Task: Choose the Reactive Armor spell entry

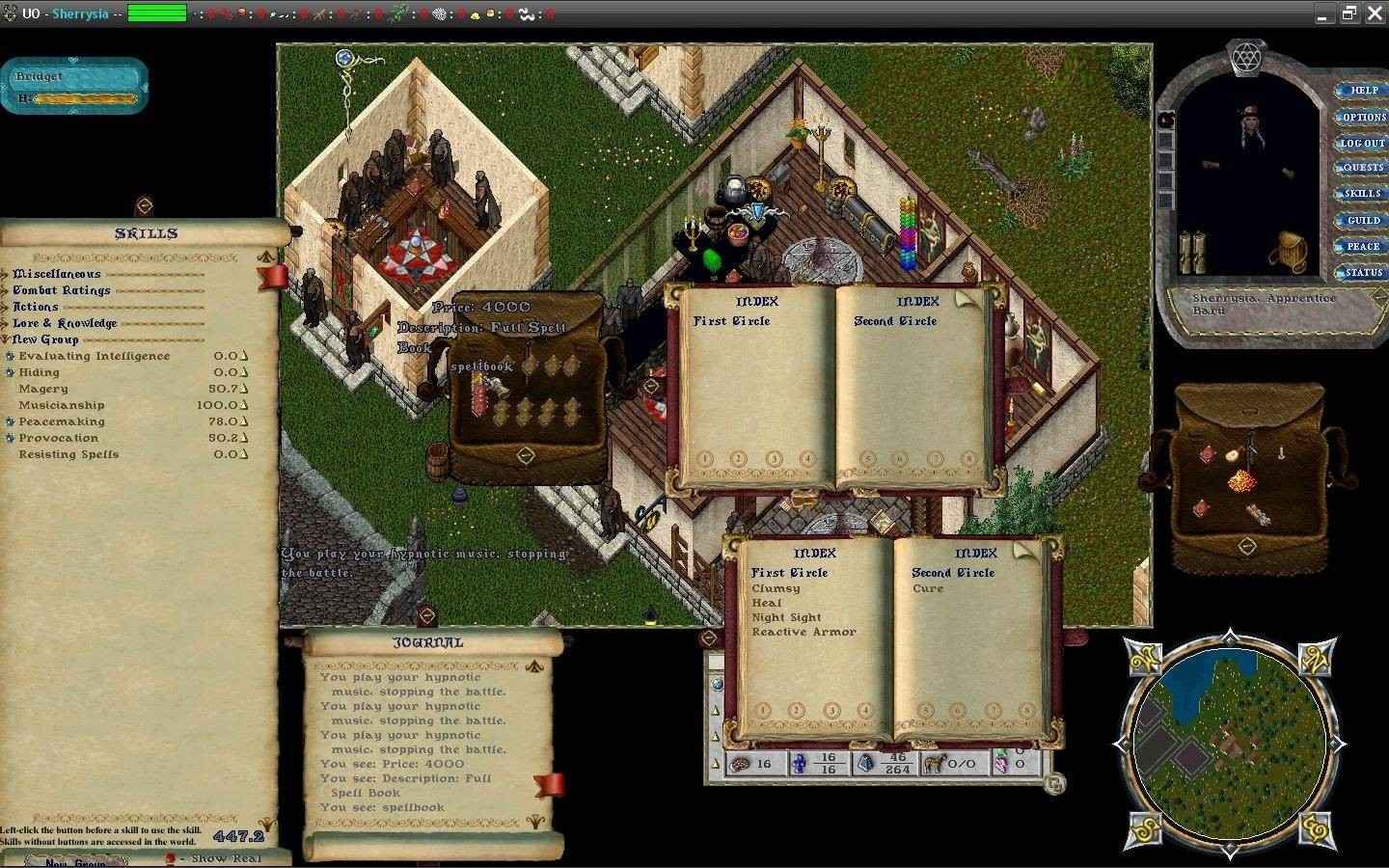Action: pos(803,633)
